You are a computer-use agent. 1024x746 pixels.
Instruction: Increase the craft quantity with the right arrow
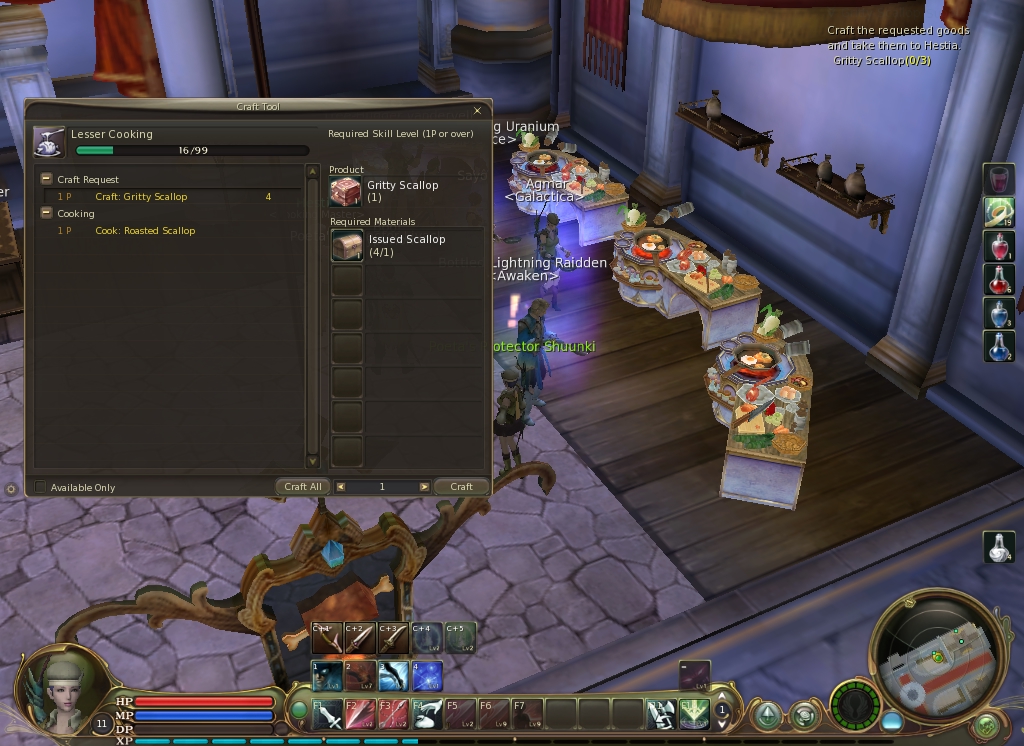click(424, 487)
